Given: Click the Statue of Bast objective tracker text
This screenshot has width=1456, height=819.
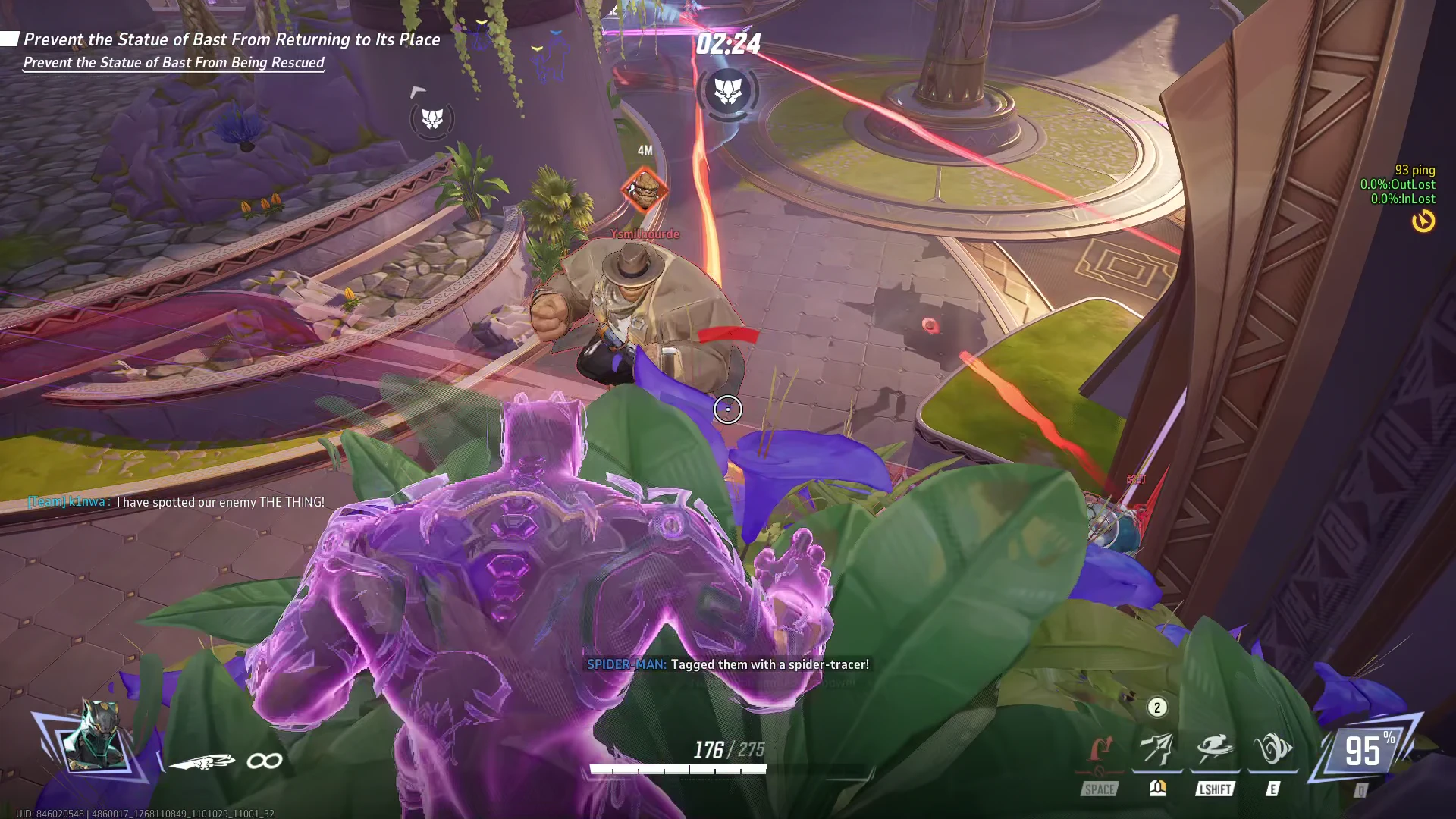Looking at the screenshot, I should (x=231, y=39).
